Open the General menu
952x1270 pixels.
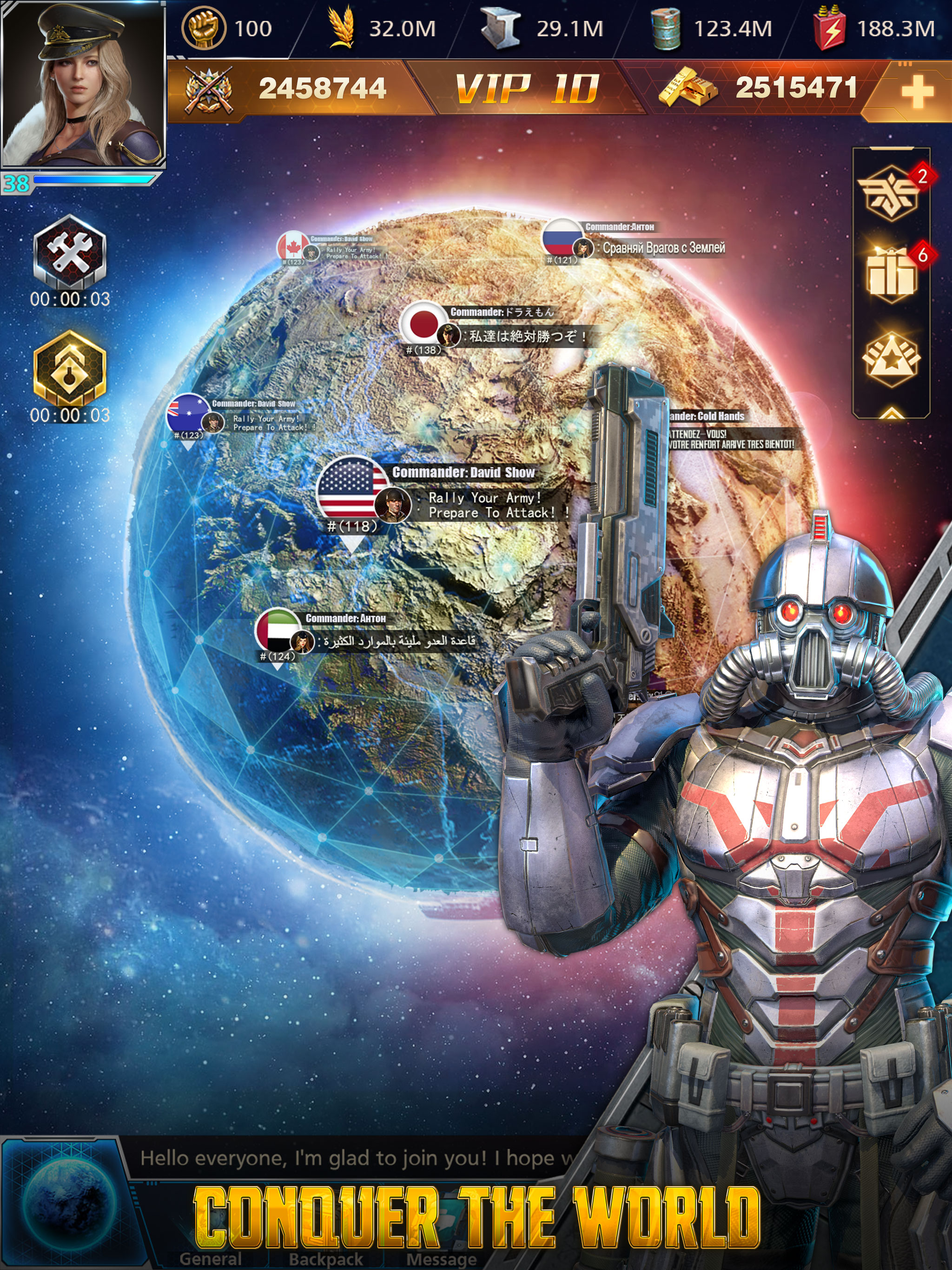(210, 1259)
